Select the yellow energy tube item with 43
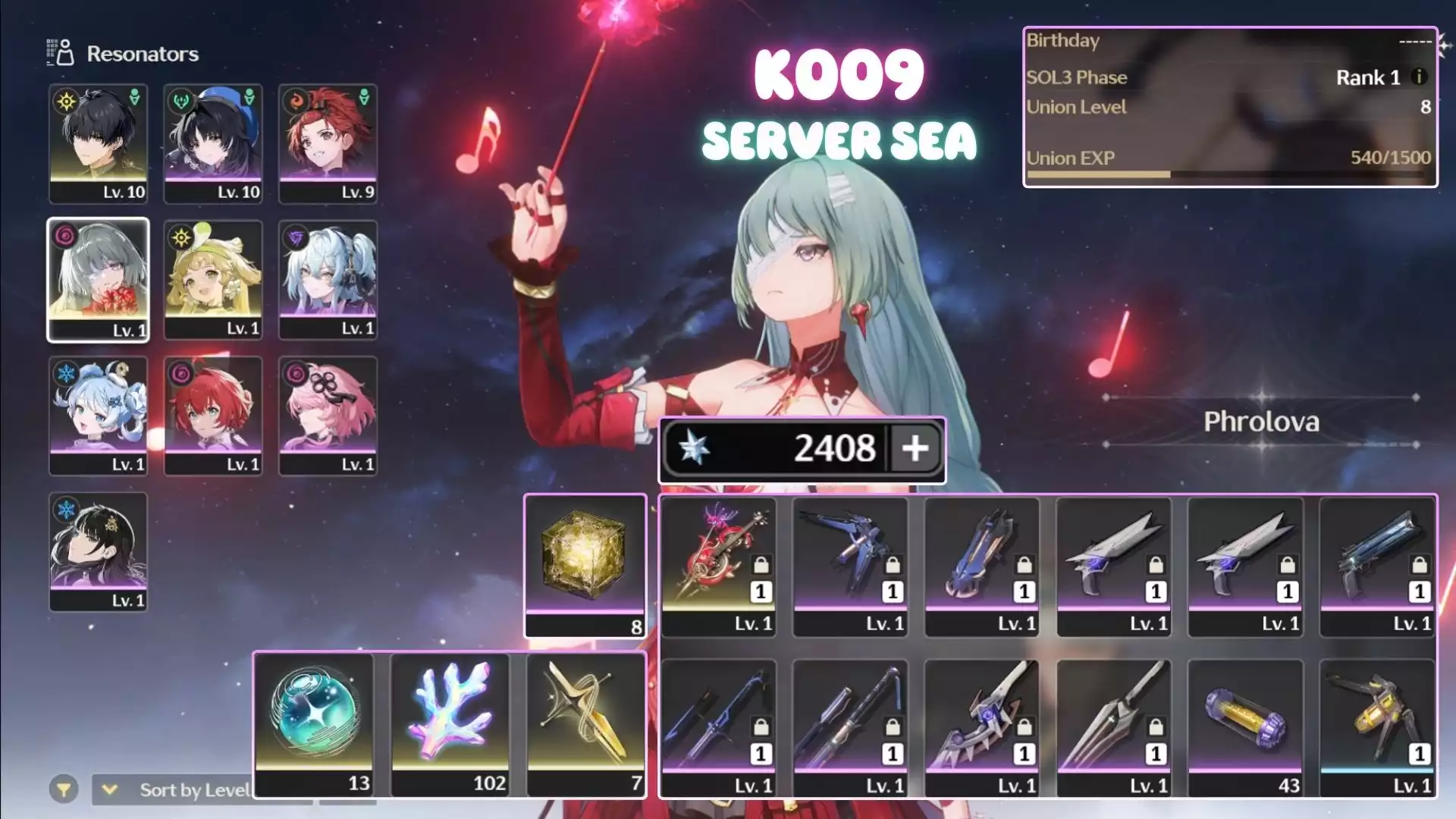 tap(1245, 726)
